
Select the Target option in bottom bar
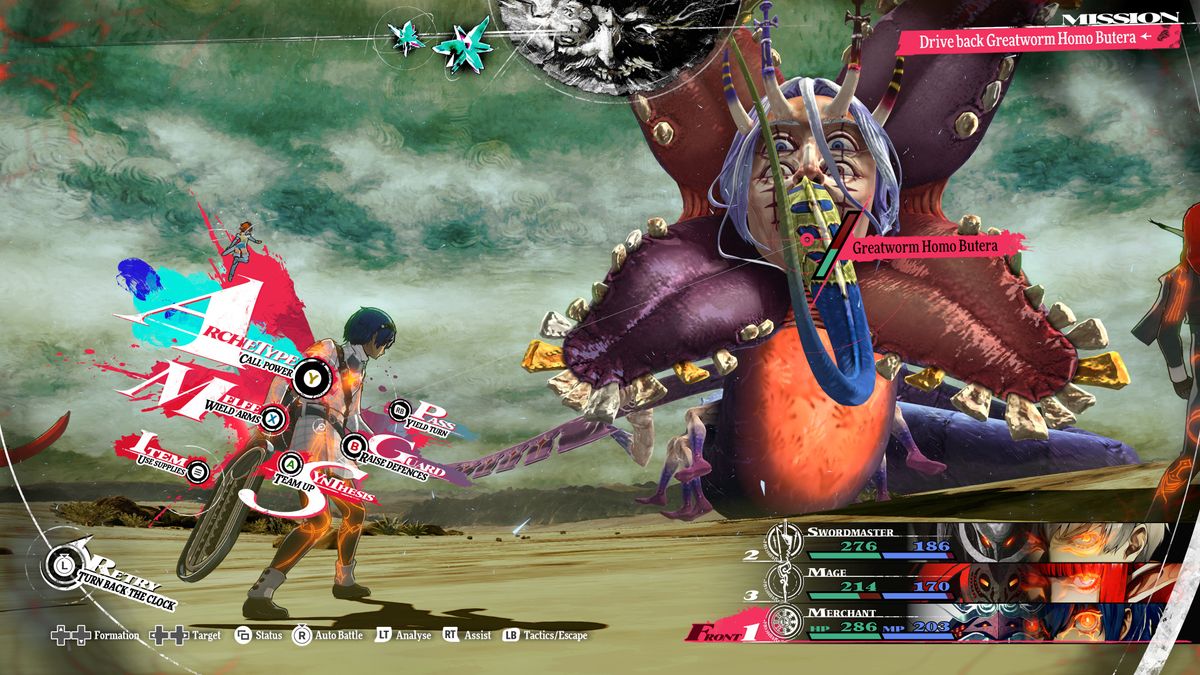pos(186,635)
